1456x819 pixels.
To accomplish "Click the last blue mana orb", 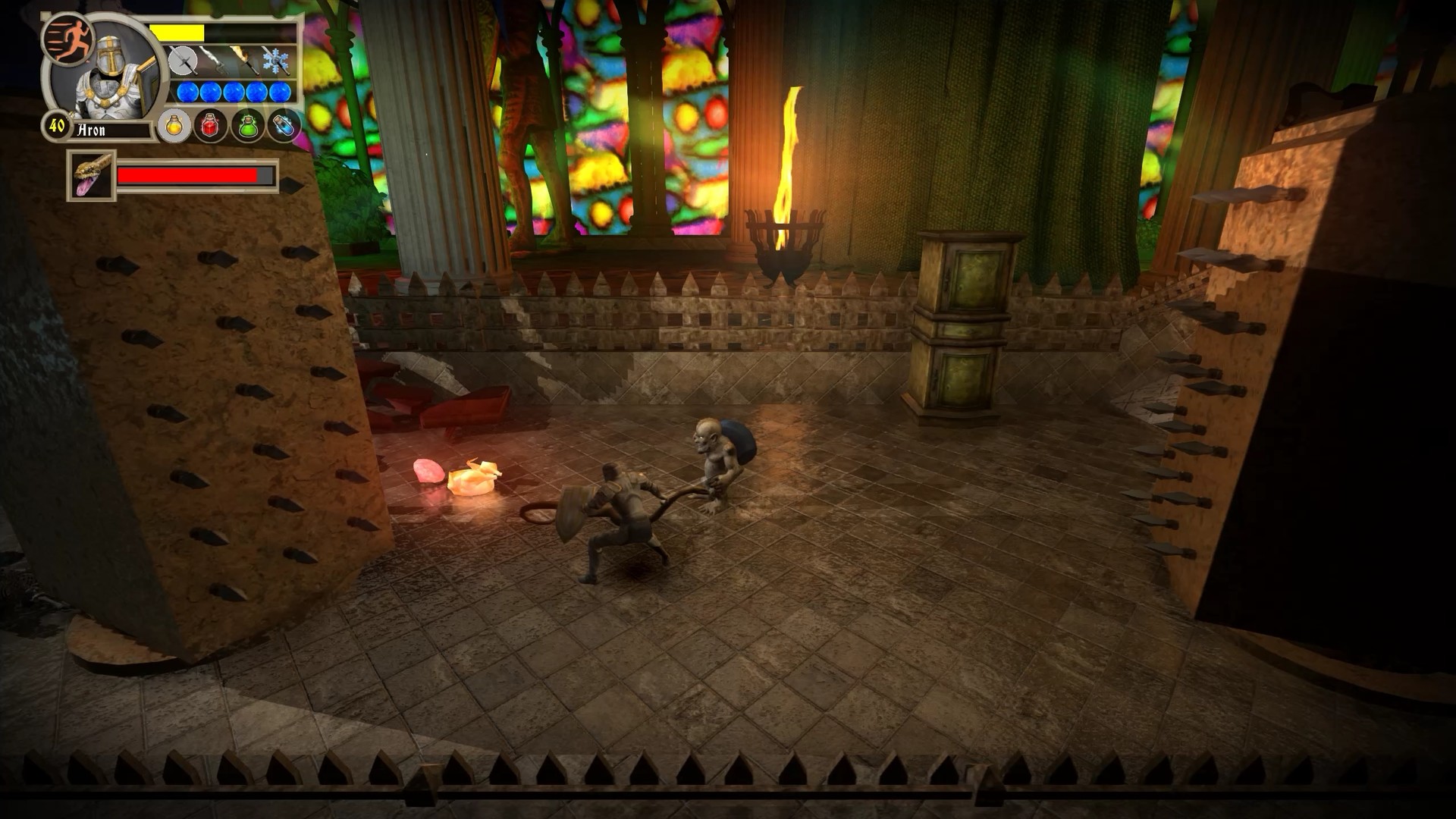I will pyautogui.click(x=280, y=93).
